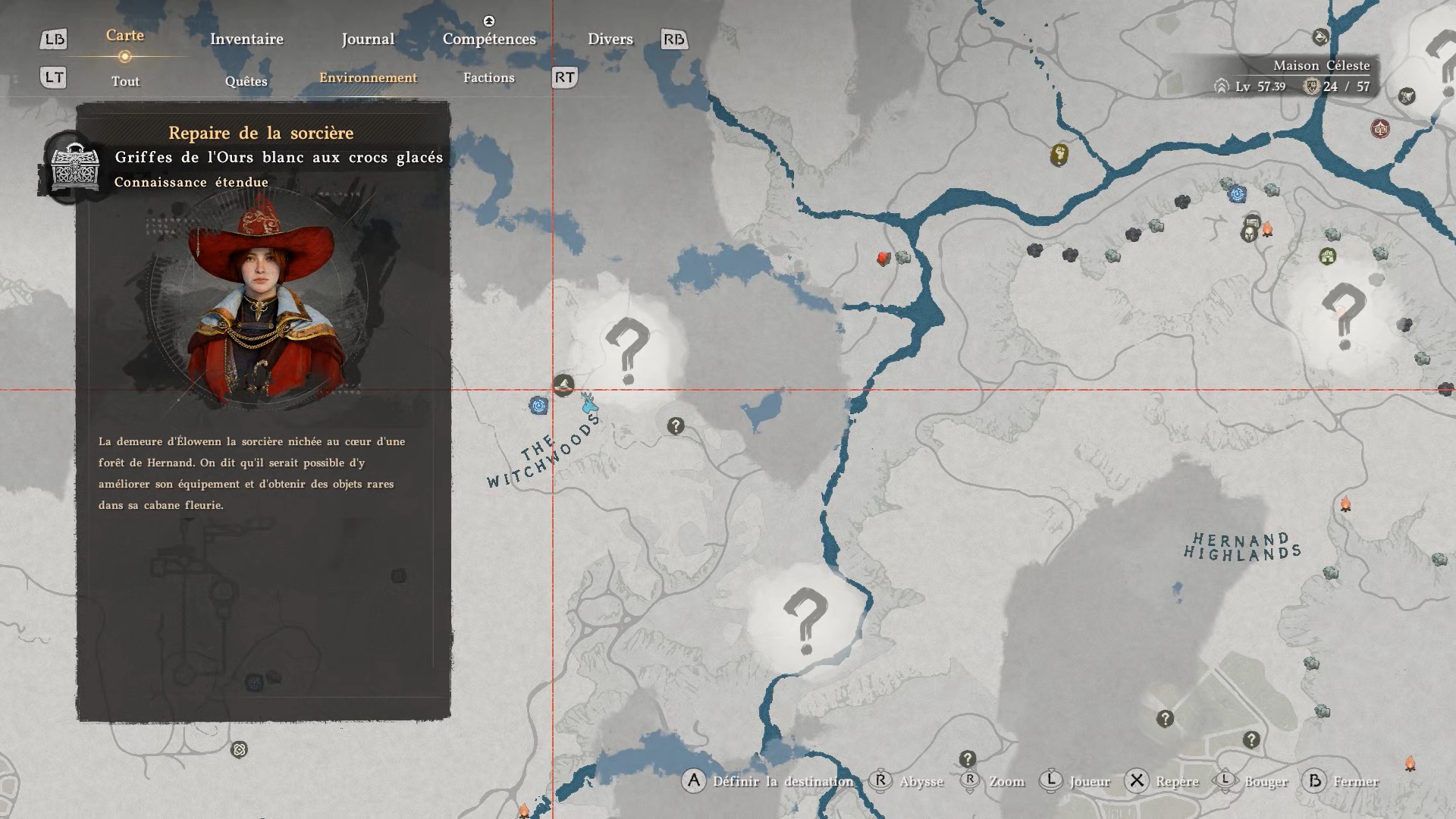The height and width of the screenshot is (819, 1456).
Task: Select the small question mark south of Witchwoods hut
Action: pos(675,426)
